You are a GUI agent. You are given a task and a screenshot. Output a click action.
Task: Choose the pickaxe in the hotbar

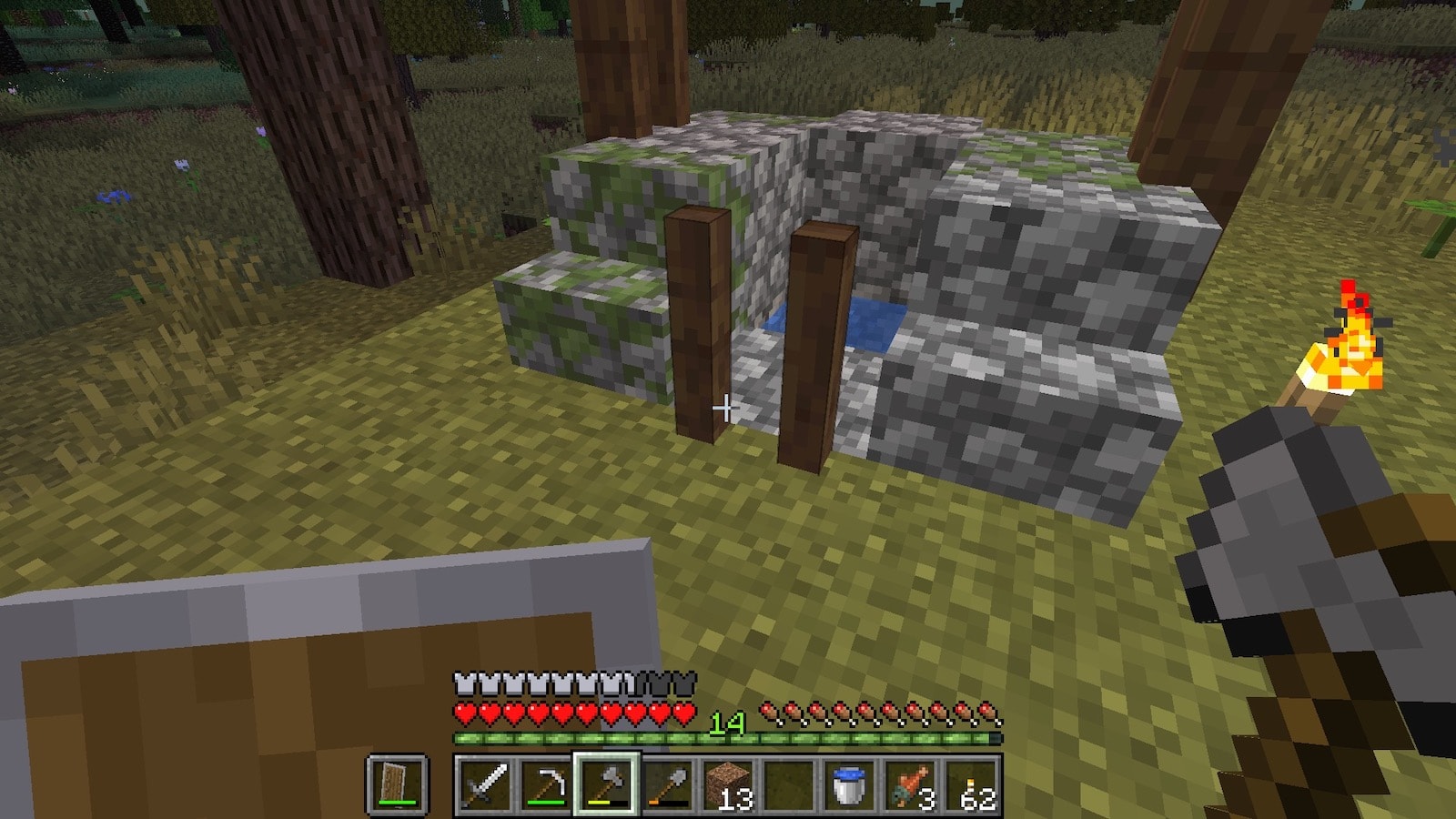point(546,784)
